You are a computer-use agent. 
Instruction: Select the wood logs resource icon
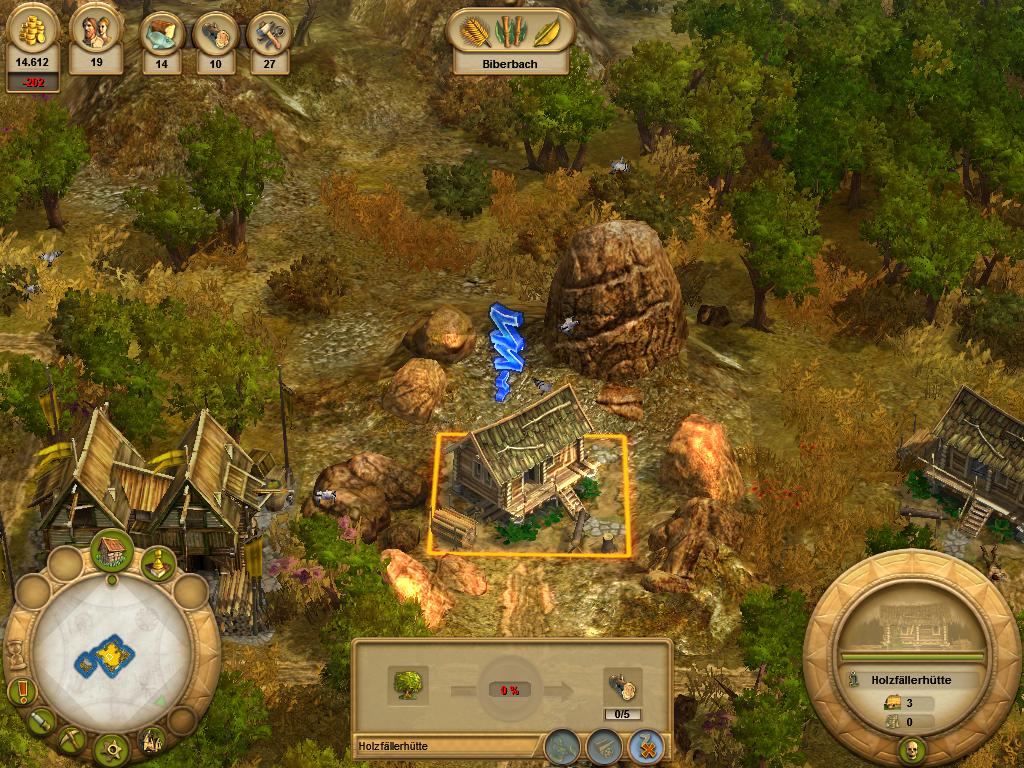(x=214, y=35)
